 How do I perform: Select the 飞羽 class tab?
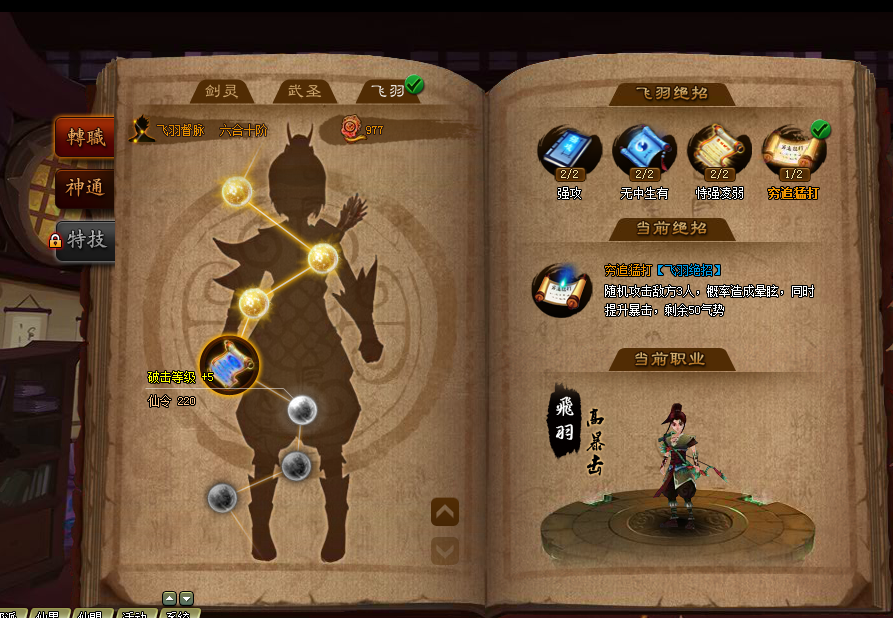pos(387,91)
